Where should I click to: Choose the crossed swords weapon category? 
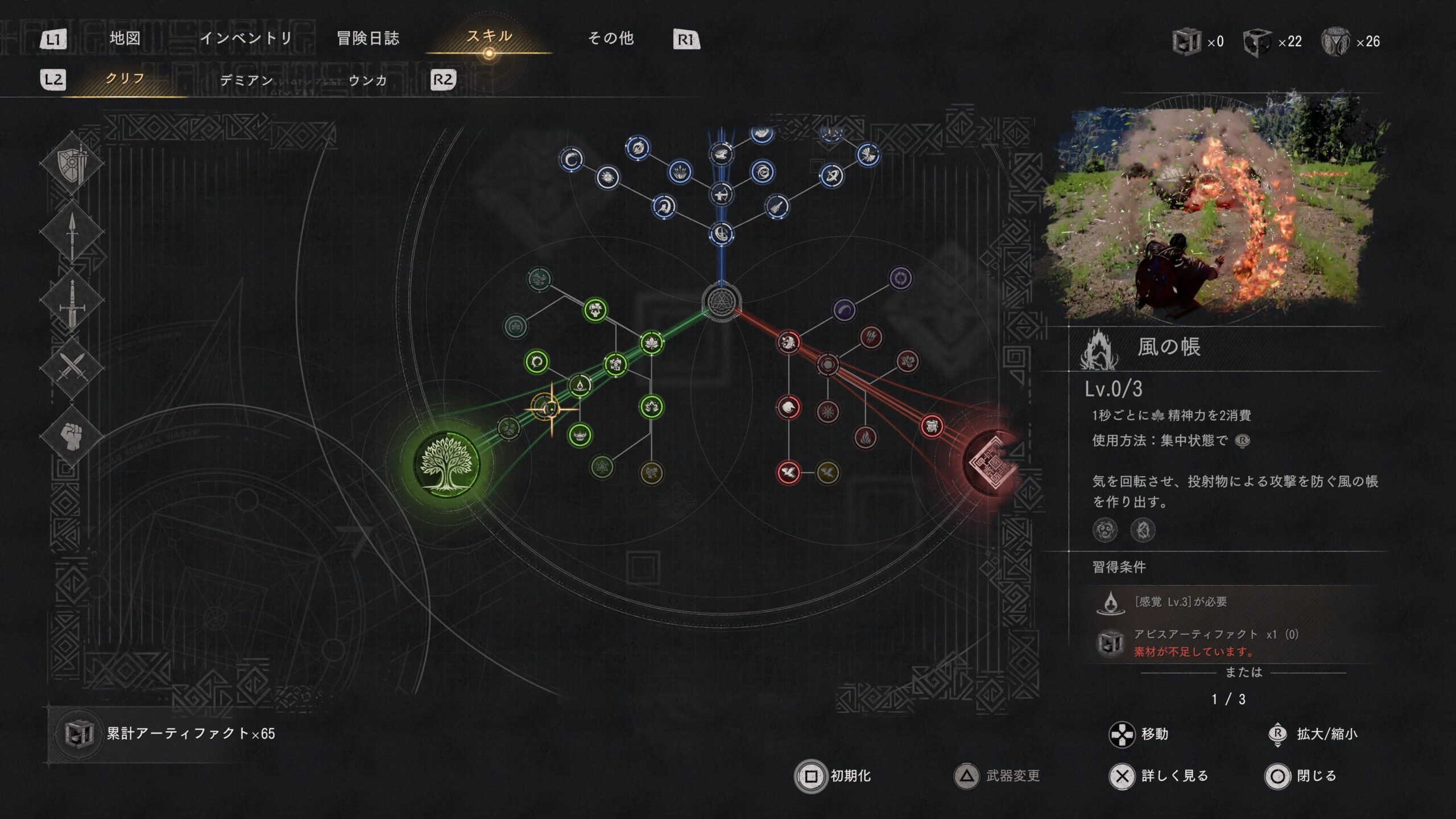click(x=72, y=367)
